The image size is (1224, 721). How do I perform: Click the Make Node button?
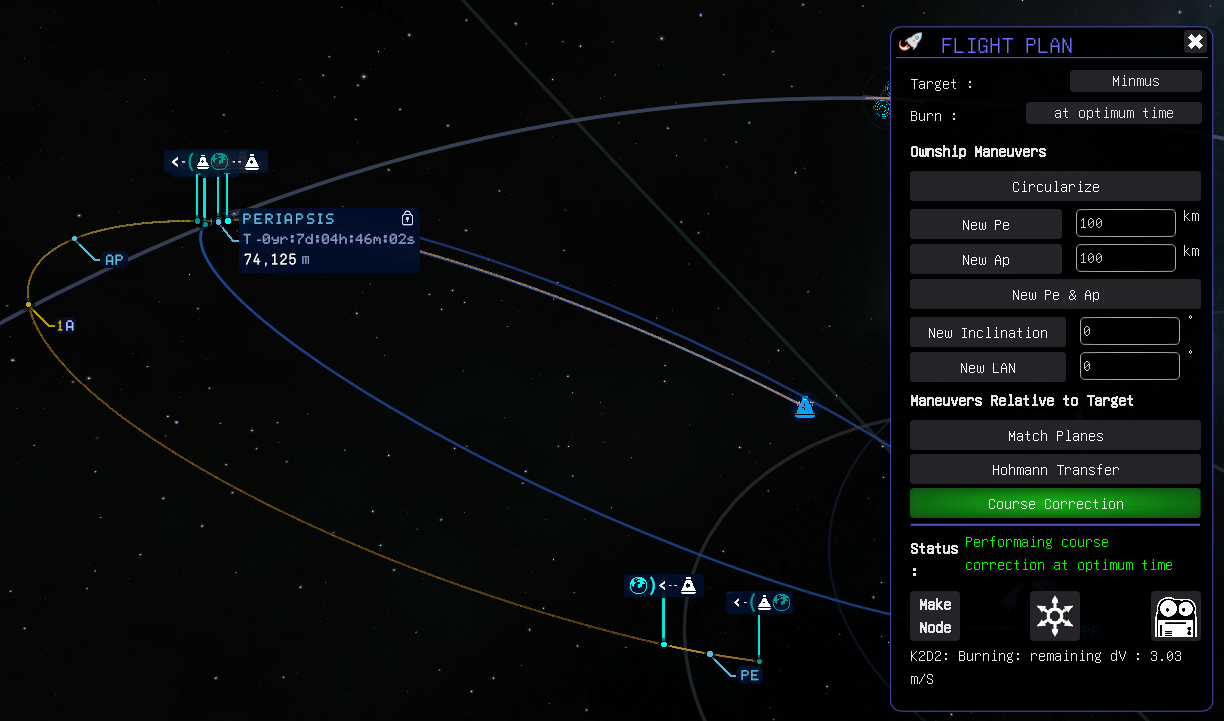pyautogui.click(x=935, y=615)
